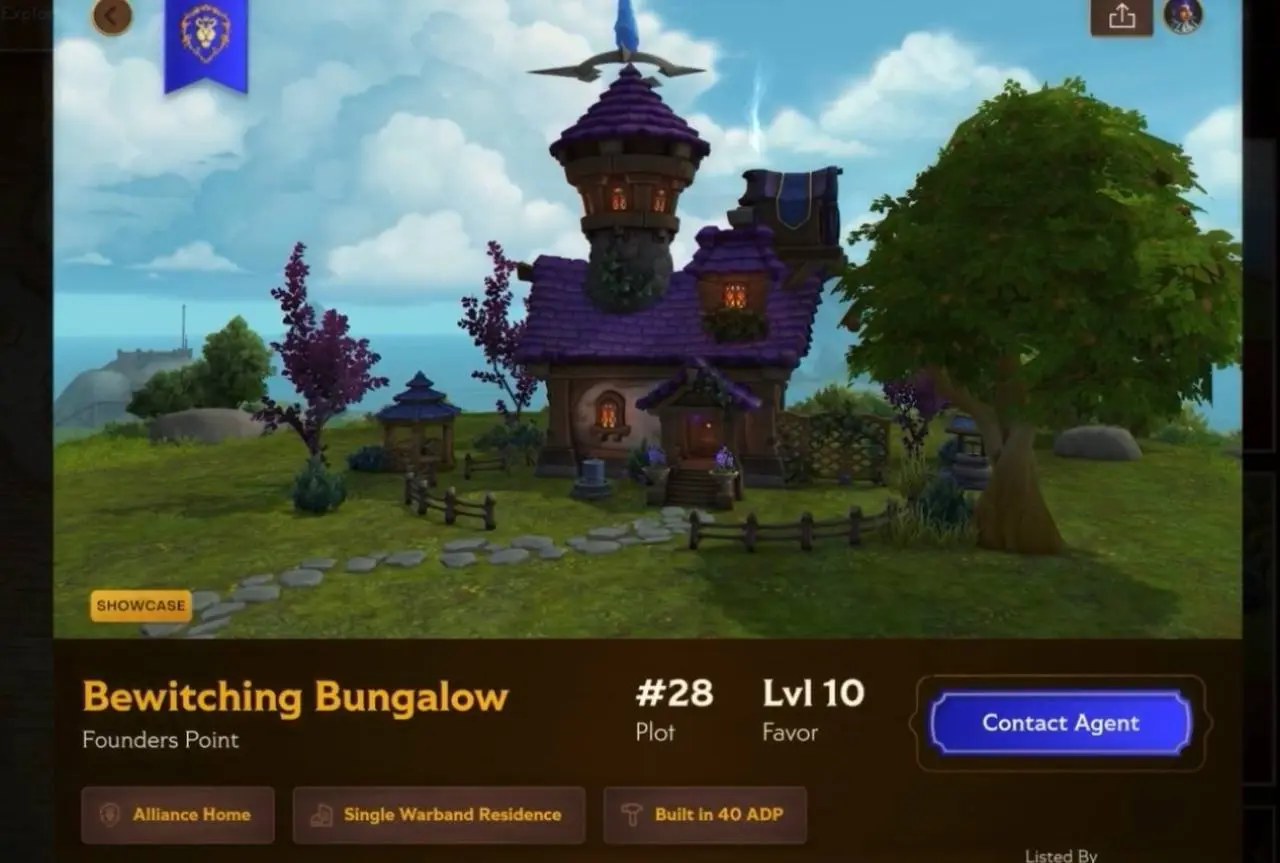Open the share options via the export icon

pyautogui.click(x=1122, y=17)
